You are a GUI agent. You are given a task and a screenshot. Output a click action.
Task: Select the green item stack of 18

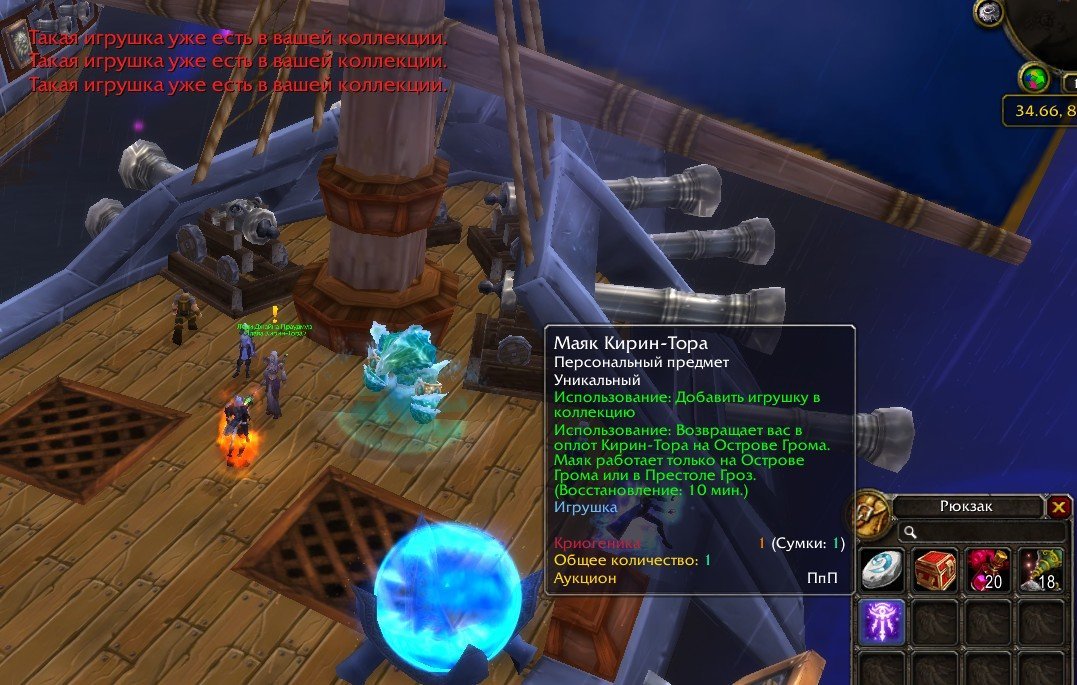click(1040, 570)
